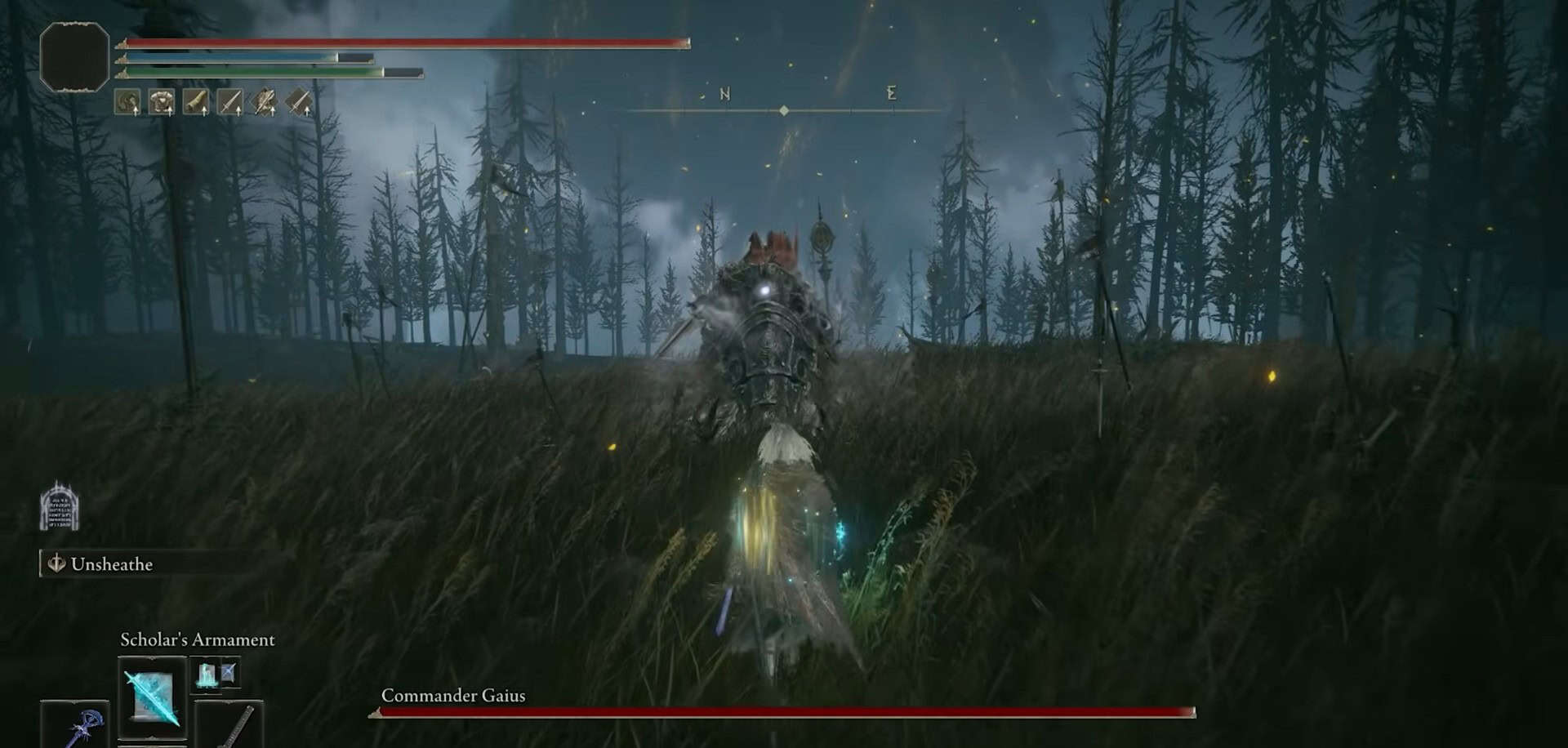Click the gravestone summoning indicator icon
The width and height of the screenshot is (1568, 748).
(60, 506)
